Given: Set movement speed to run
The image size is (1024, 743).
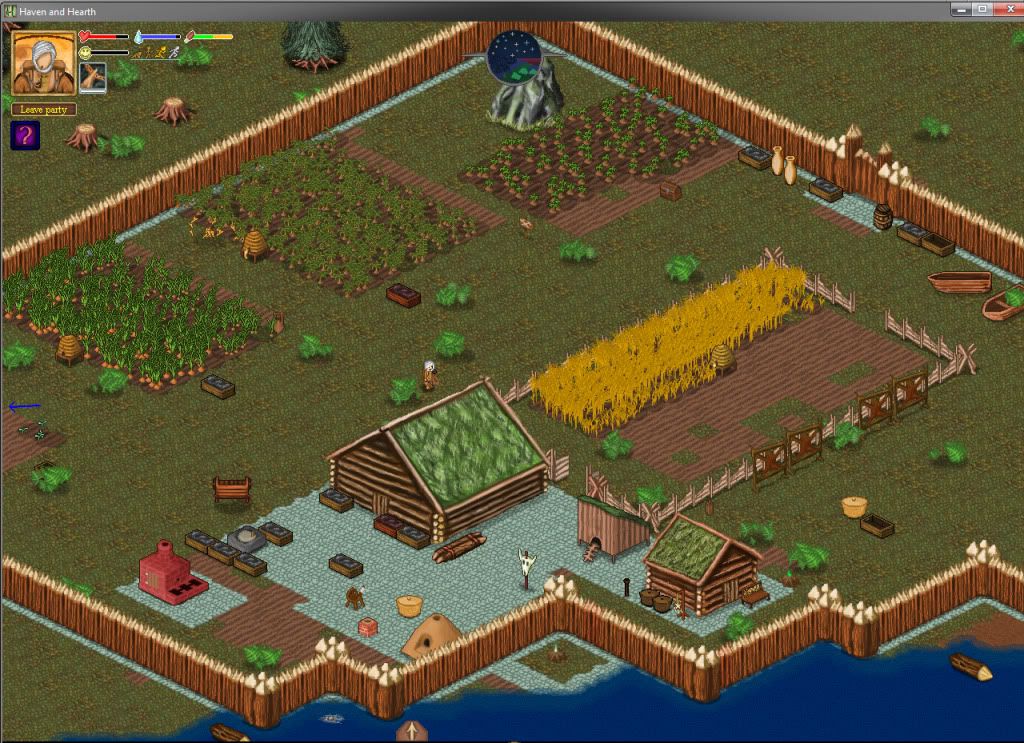Looking at the screenshot, I should point(161,53).
